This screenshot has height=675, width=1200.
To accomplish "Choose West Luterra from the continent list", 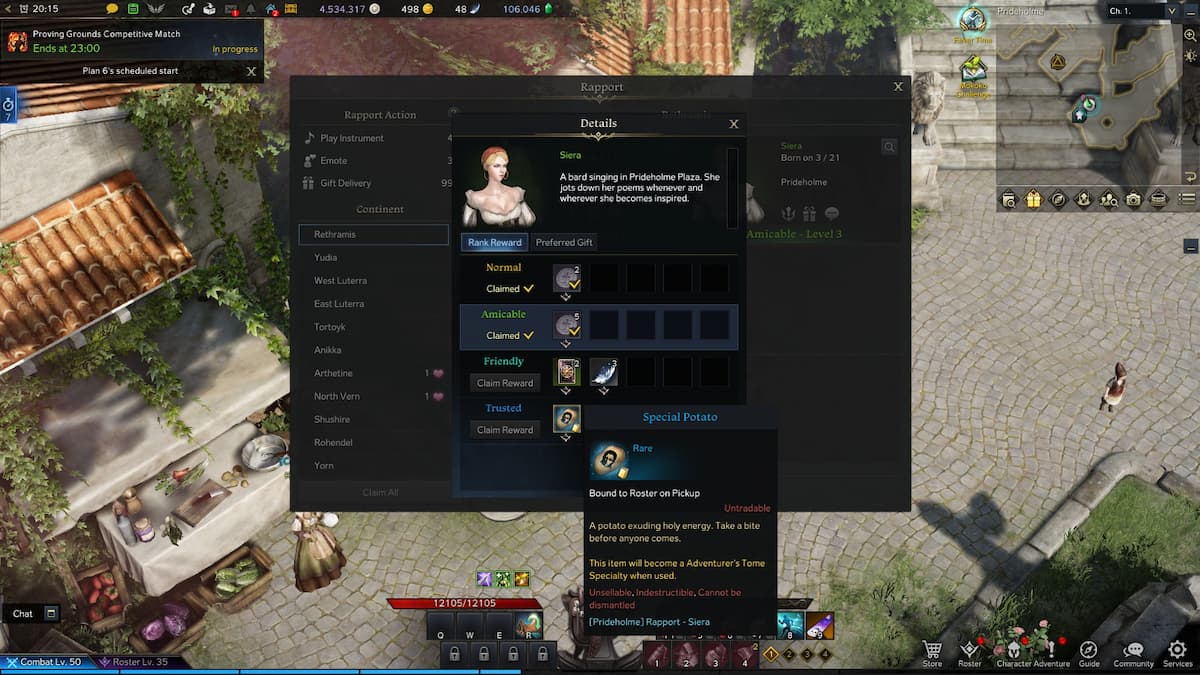I will click(339, 281).
